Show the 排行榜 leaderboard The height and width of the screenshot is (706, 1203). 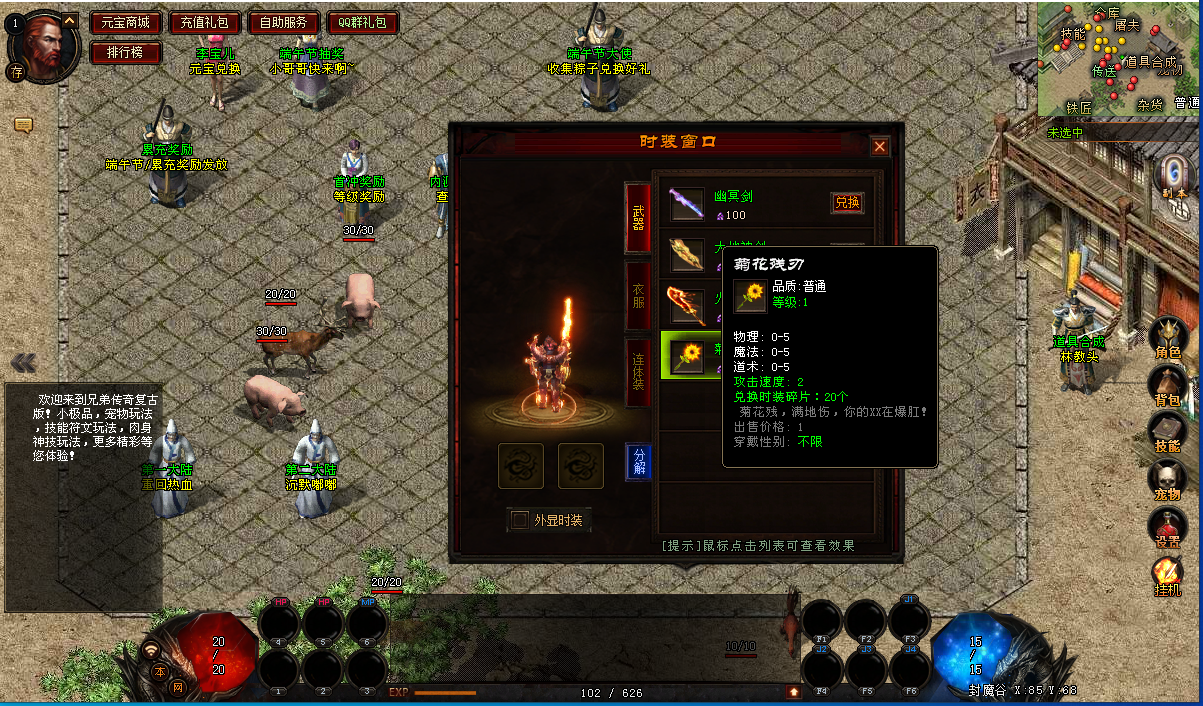(x=125, y=52)
